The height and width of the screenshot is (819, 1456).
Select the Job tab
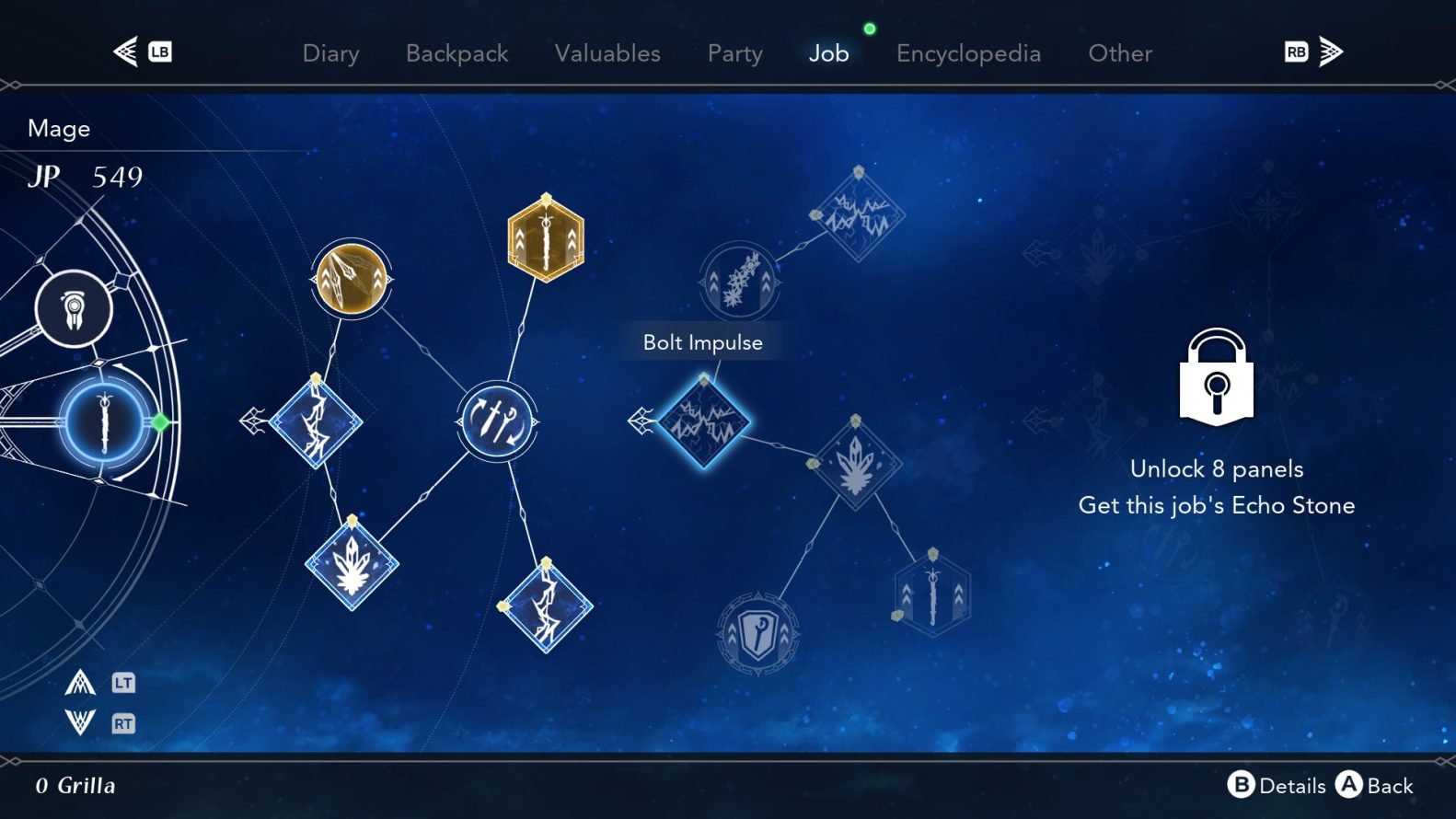pyautogui.click(x=828, y=53)
